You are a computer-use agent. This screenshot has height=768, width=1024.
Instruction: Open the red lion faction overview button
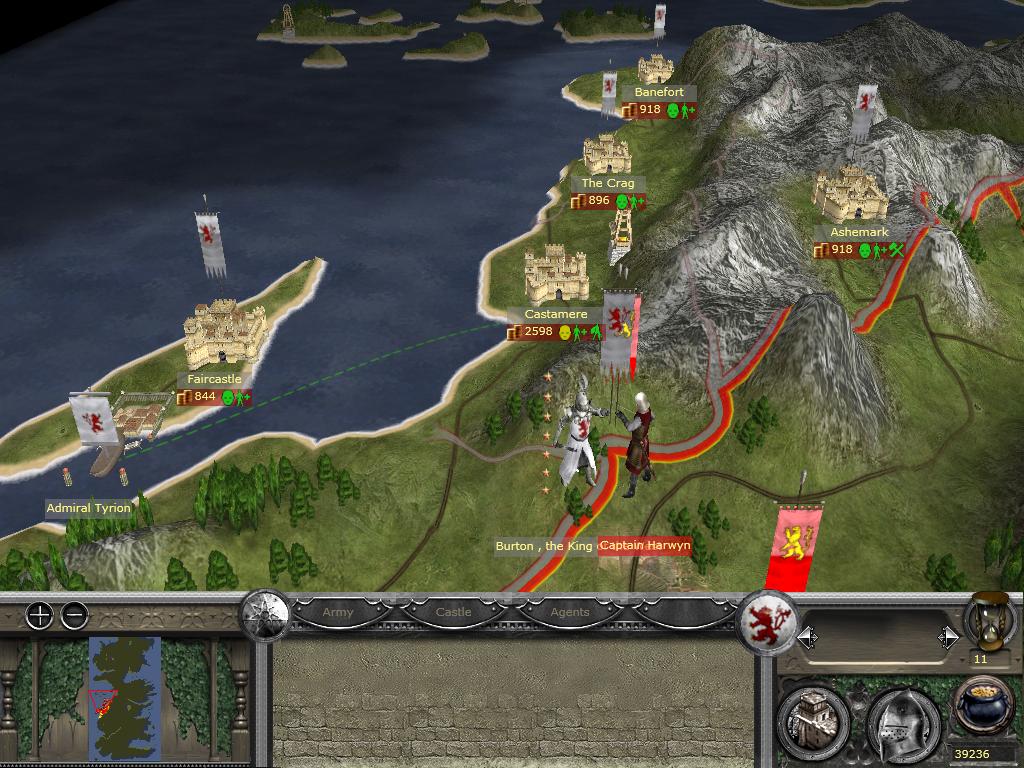(771, 620)
